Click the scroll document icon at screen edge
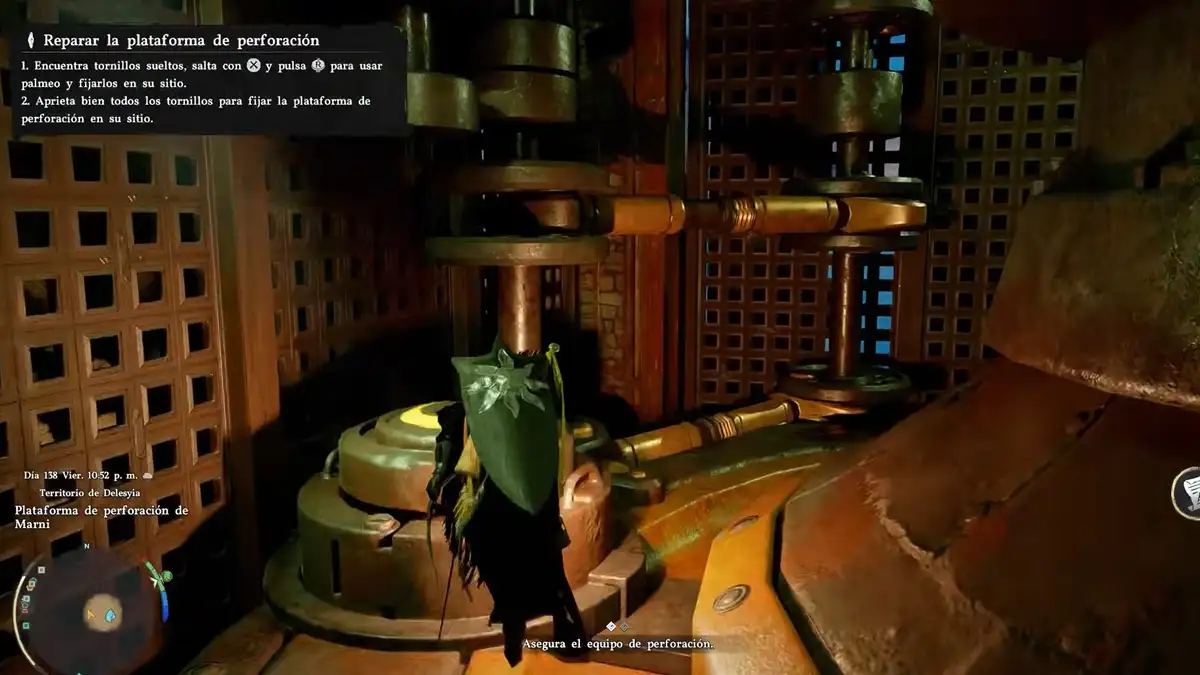Image resolution: width=1200 pixels, height=675 pixels. tap(1189, 493)
